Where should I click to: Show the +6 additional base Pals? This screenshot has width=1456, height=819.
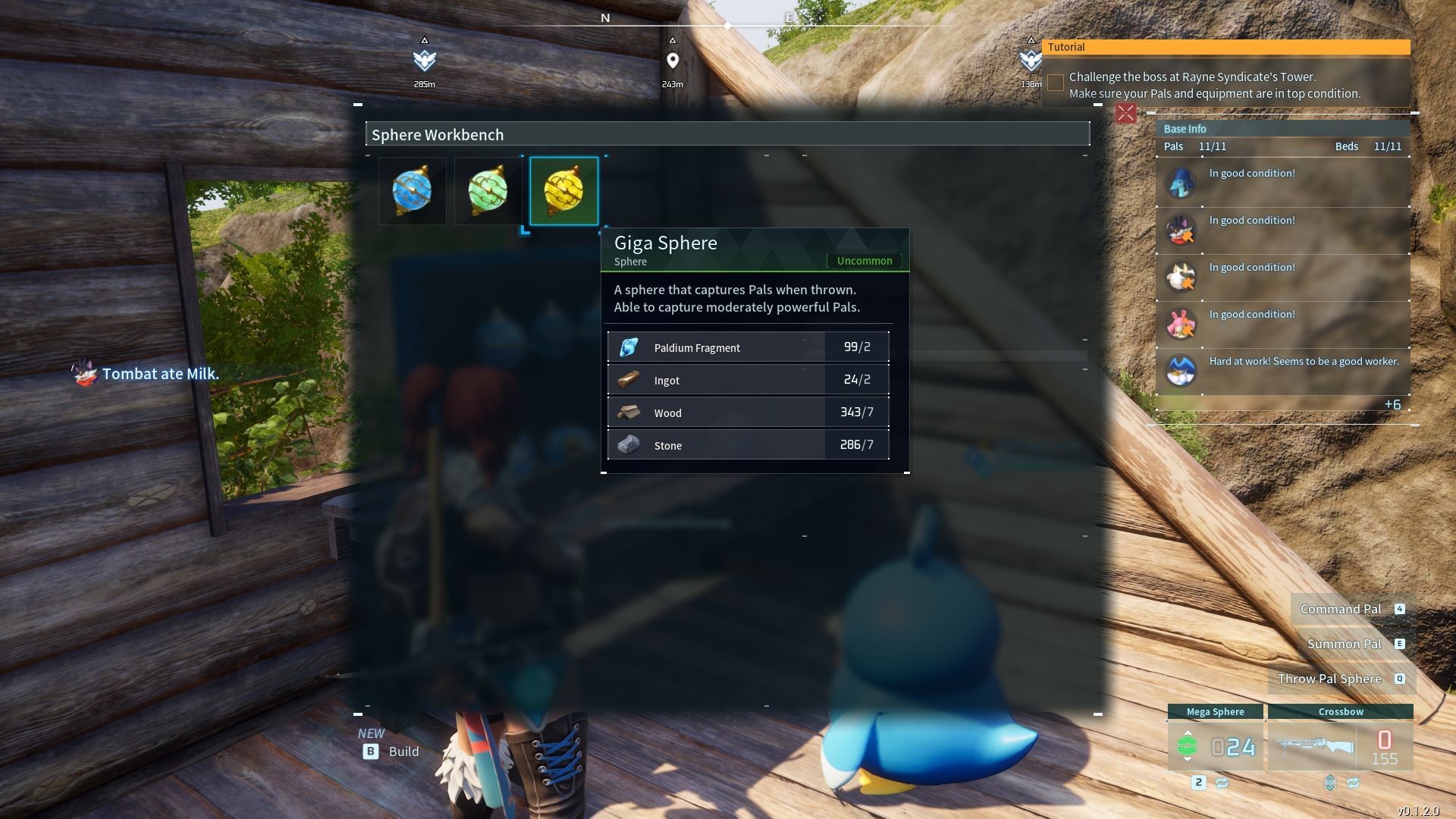(x=1392, y=404)
